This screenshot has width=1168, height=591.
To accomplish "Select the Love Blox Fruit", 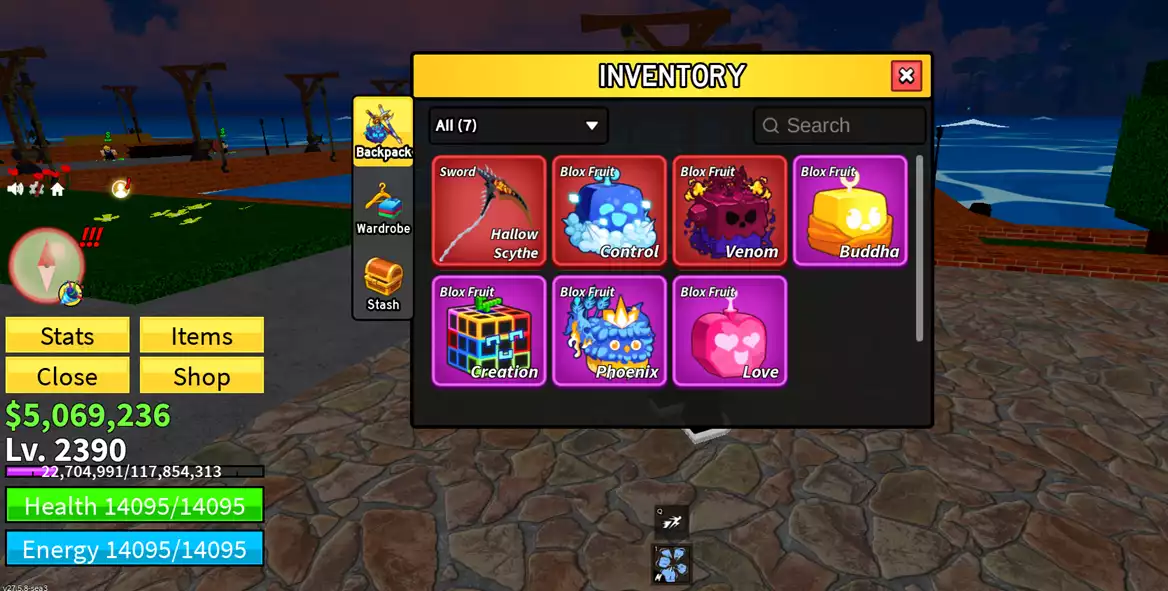I will point(730,331).
